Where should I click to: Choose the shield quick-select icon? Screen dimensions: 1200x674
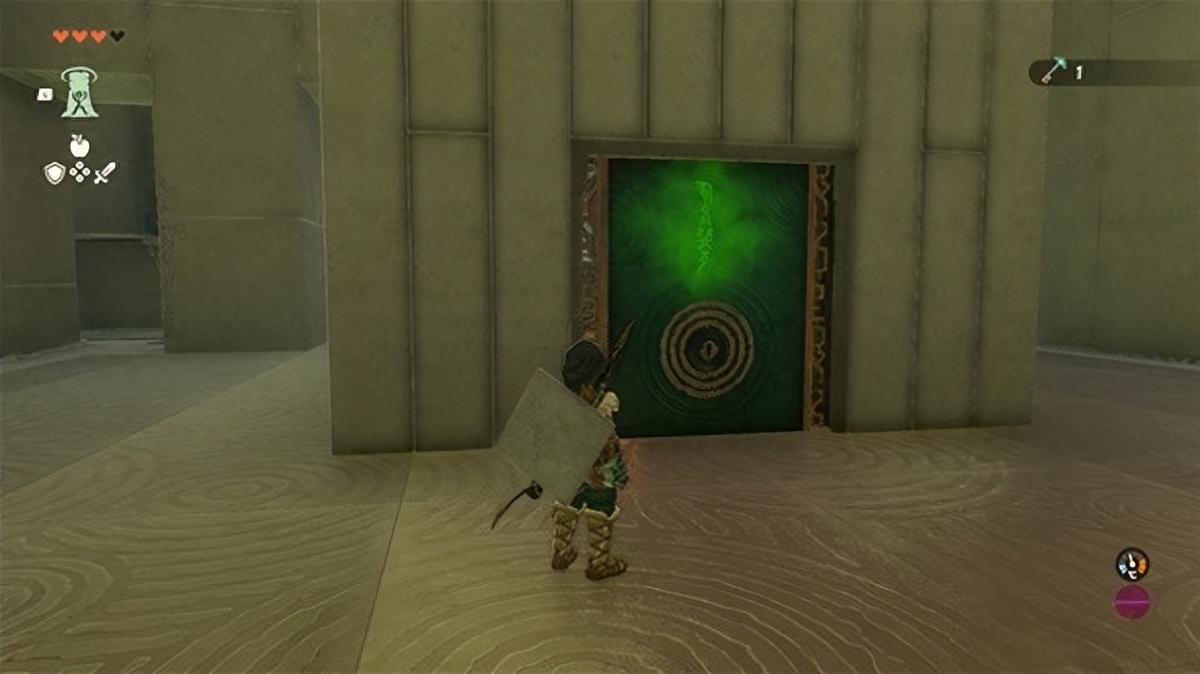pyautogui.click(x=54, y=173)
